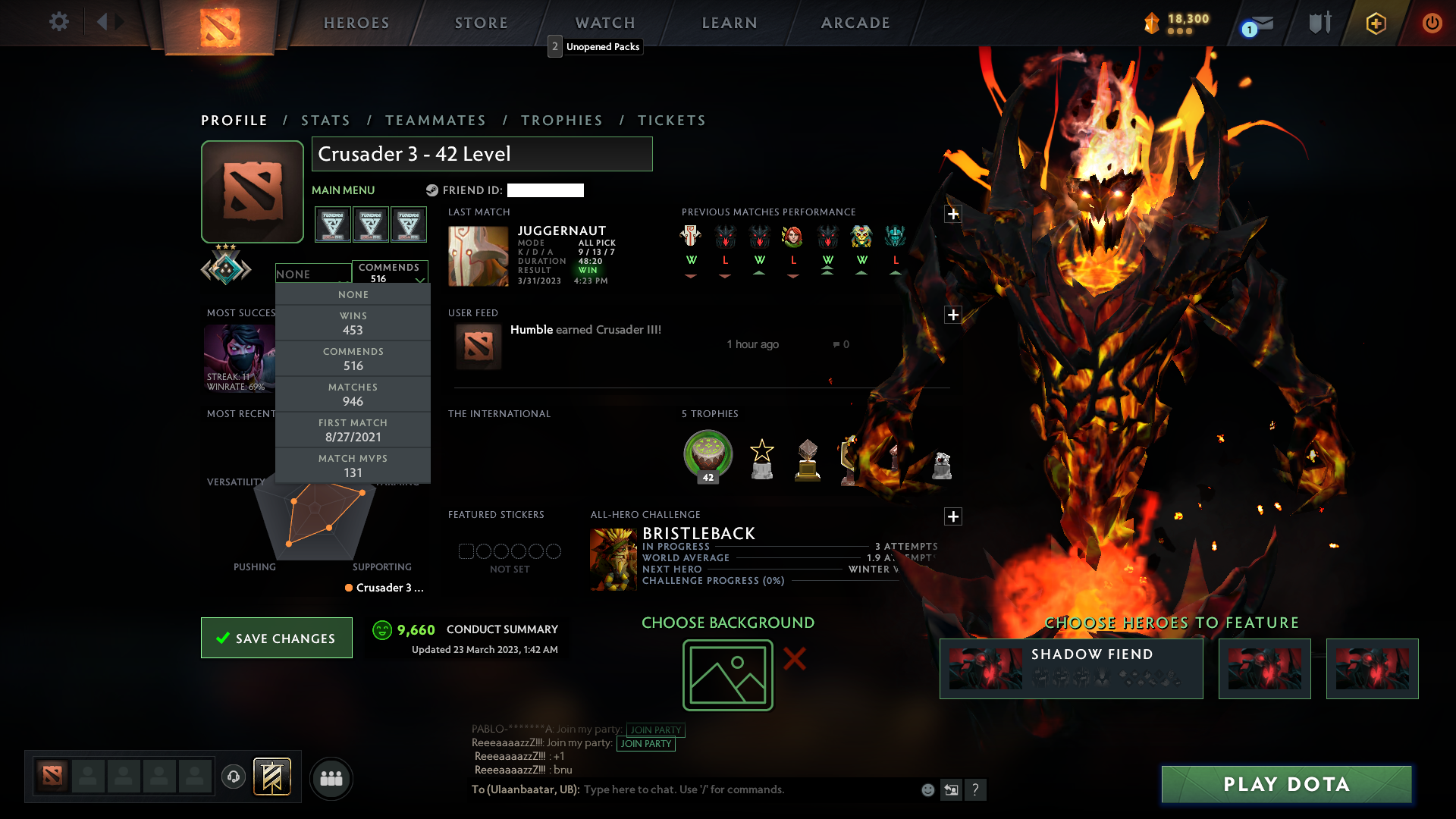Viewport: 1456px width, 819px height.
Task: Choose Wins 453 in the stat selector
Action: (x=353, y=323)
